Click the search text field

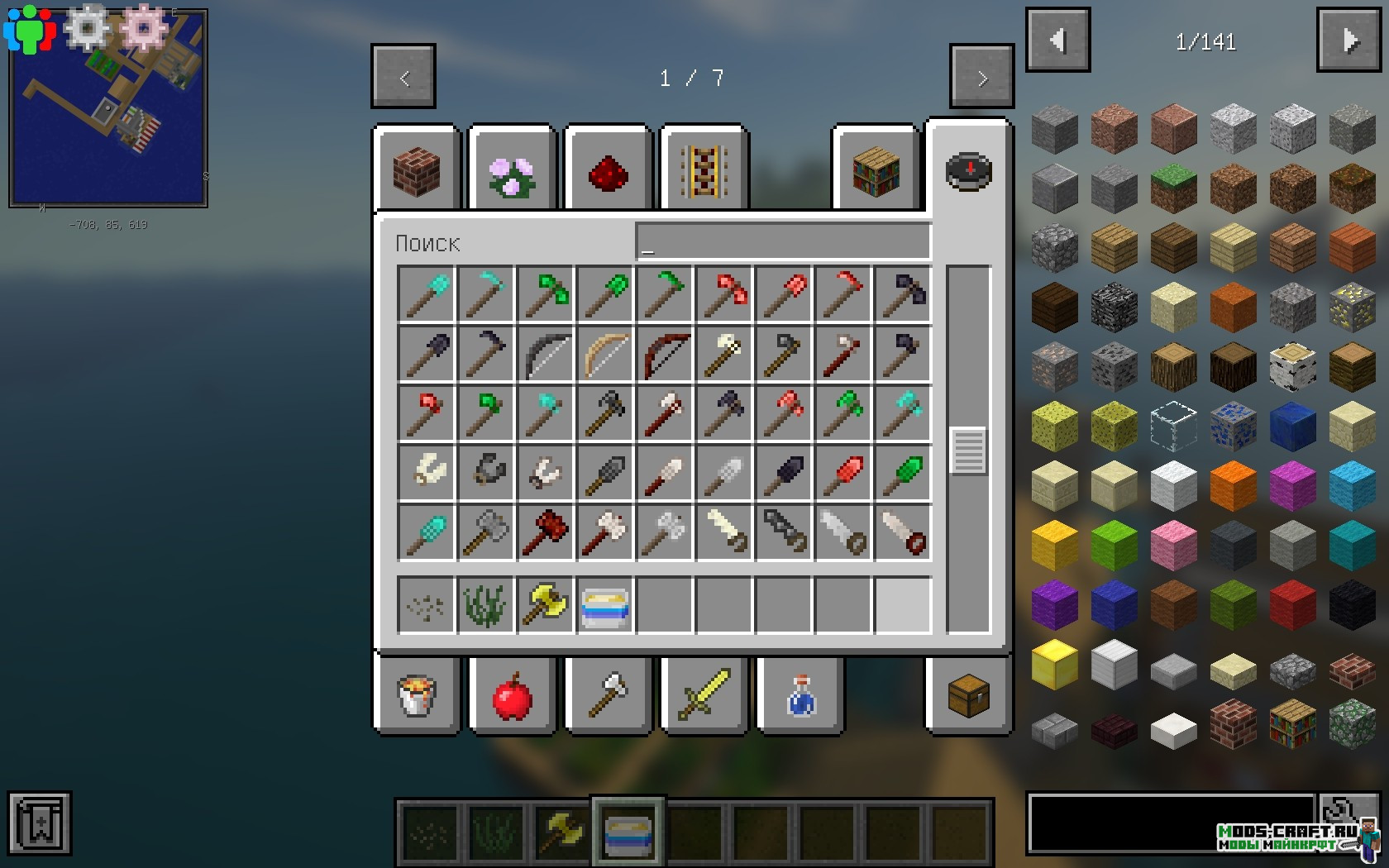pyautogui.click(x=782, y=242)
